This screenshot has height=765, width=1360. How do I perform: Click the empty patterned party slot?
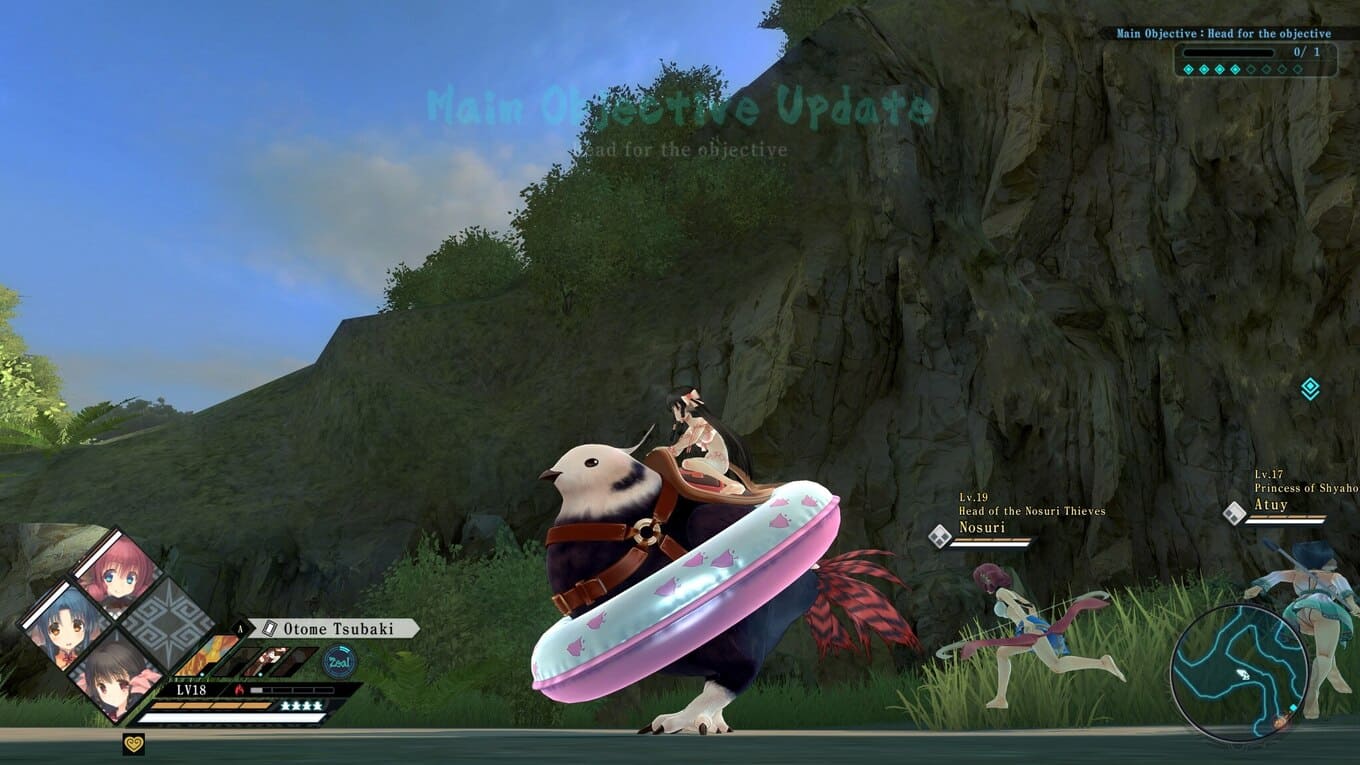tap(167, 624)
